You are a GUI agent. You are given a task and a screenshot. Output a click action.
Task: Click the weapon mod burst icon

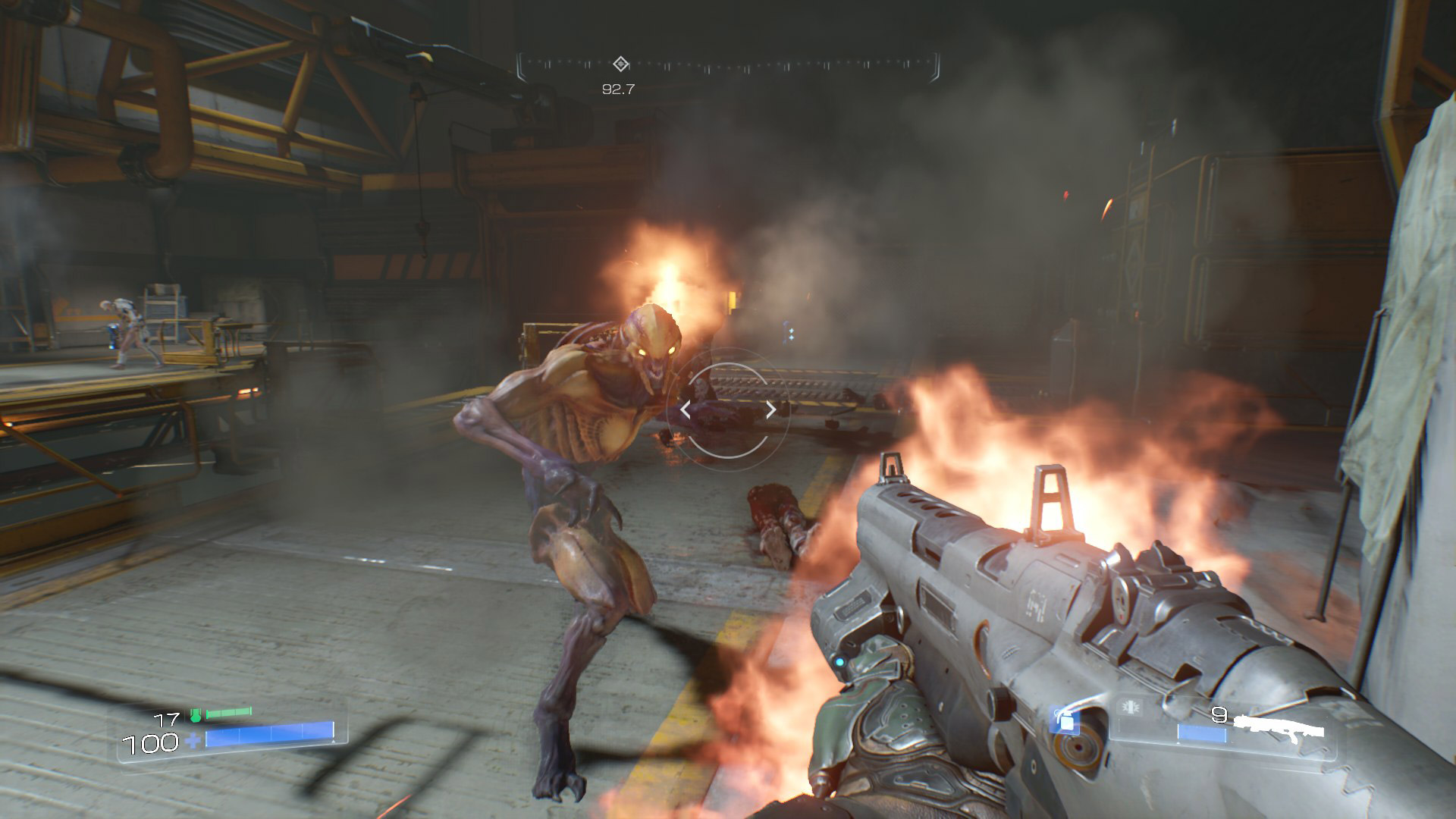pos(1131,708)
